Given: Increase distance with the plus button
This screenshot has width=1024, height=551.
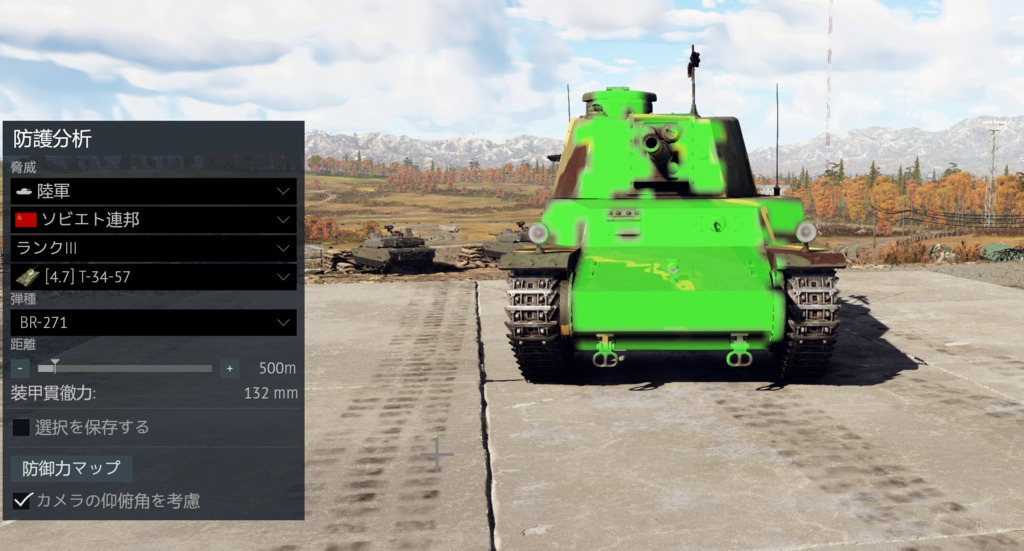Looking at the screenshot, I should point(230,368).
